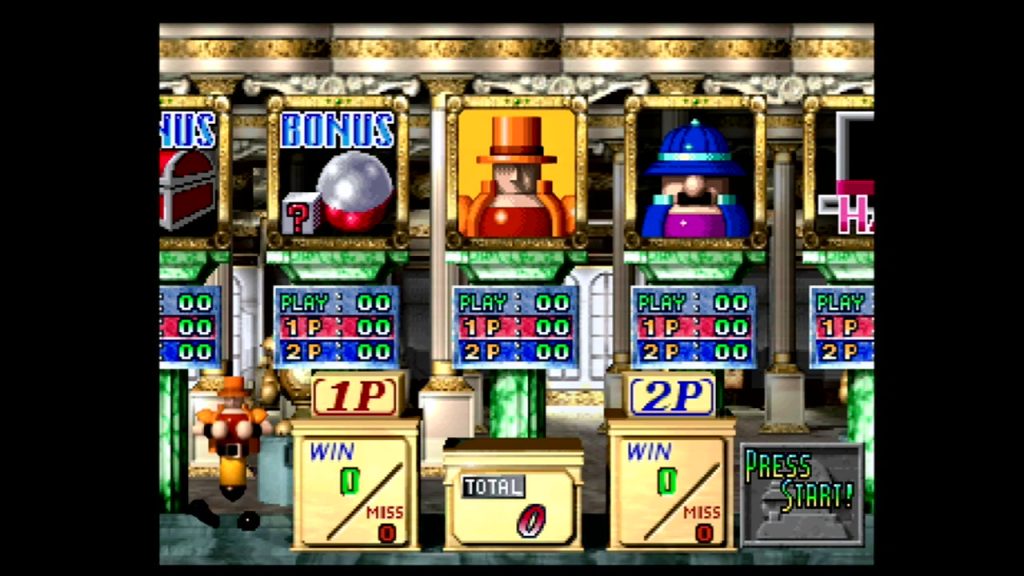Choose the orange top hat character portrait

pos(516,172)
